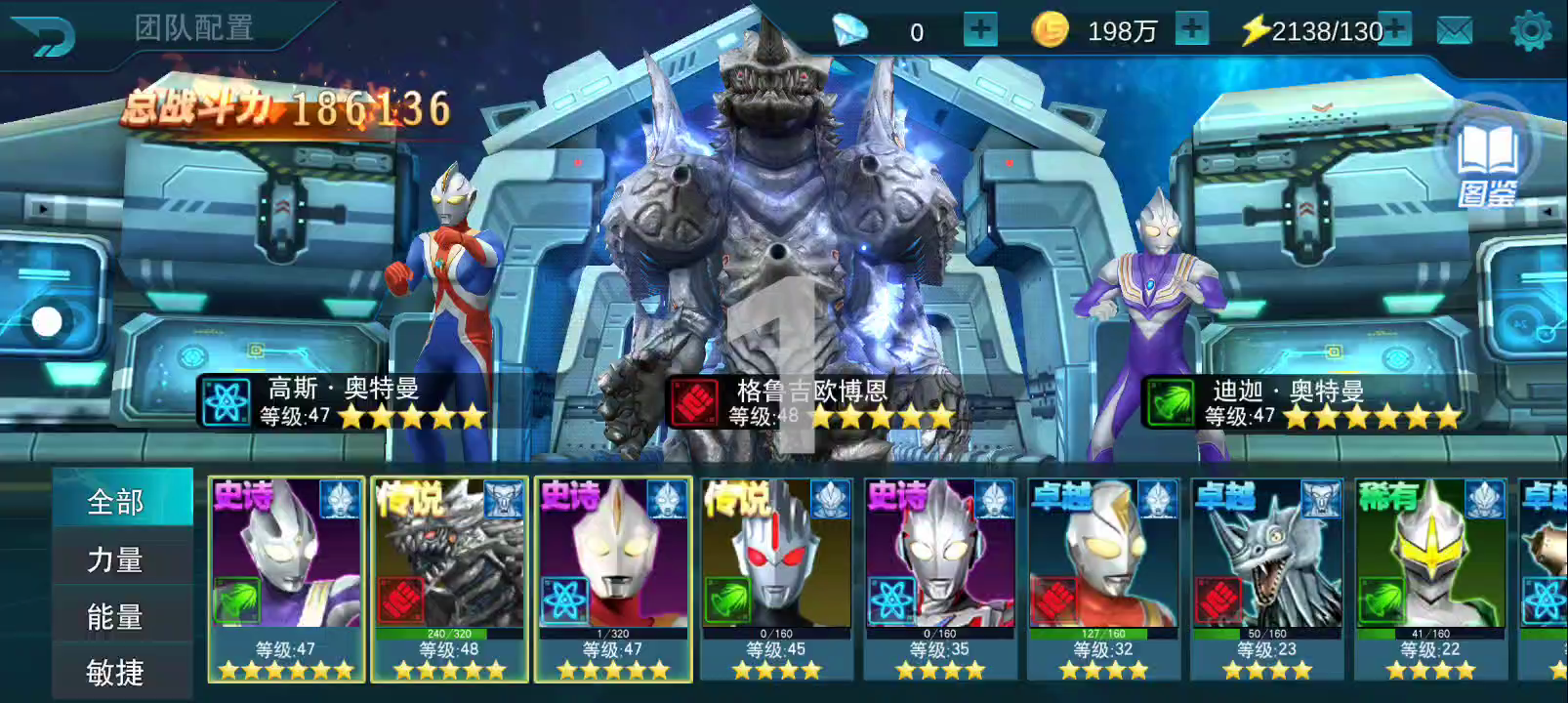Add gold coins with the plus button
The image size is (1568, 703).
[1191, 29]
